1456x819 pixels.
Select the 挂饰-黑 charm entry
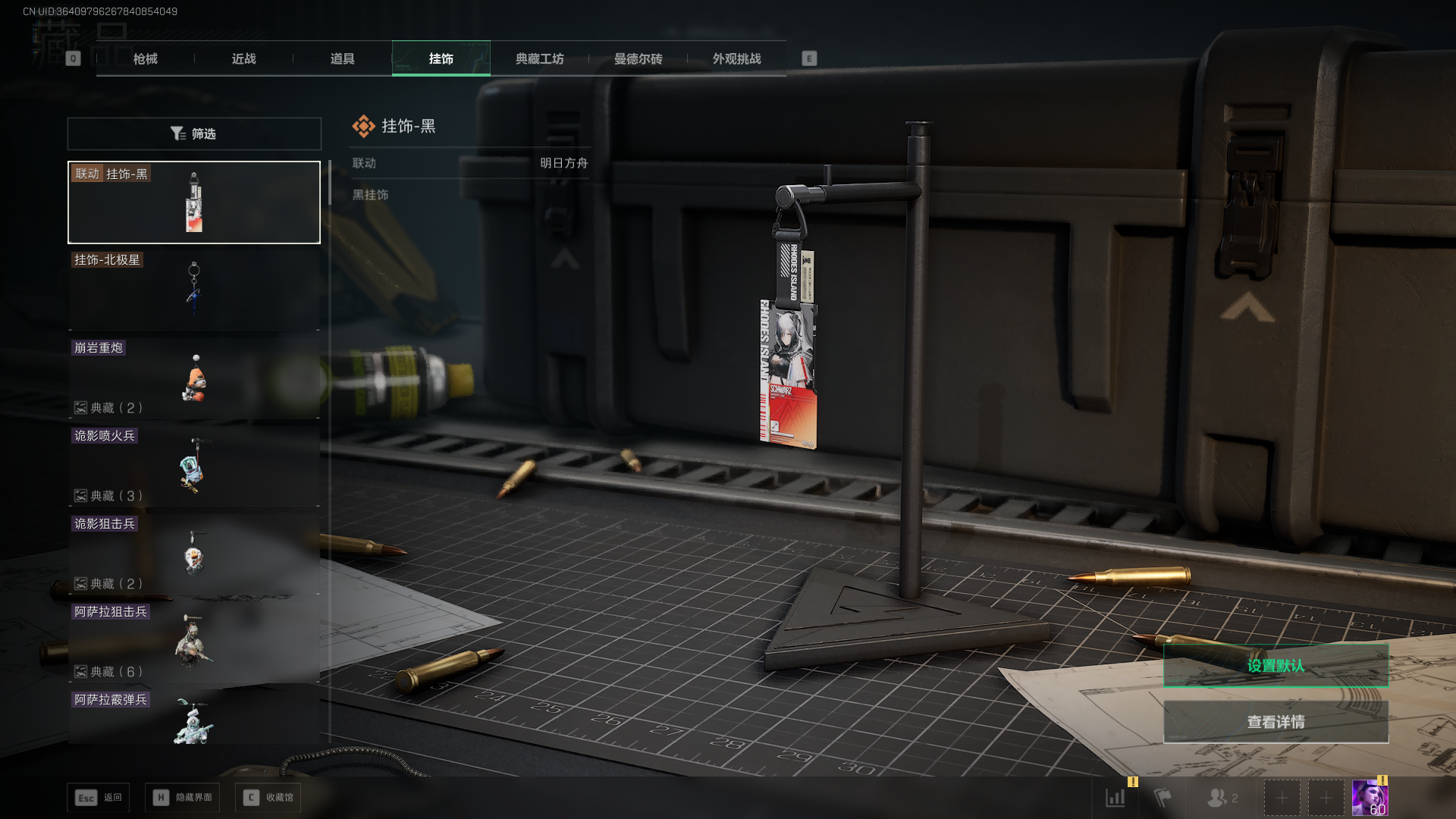click(194, 202)
